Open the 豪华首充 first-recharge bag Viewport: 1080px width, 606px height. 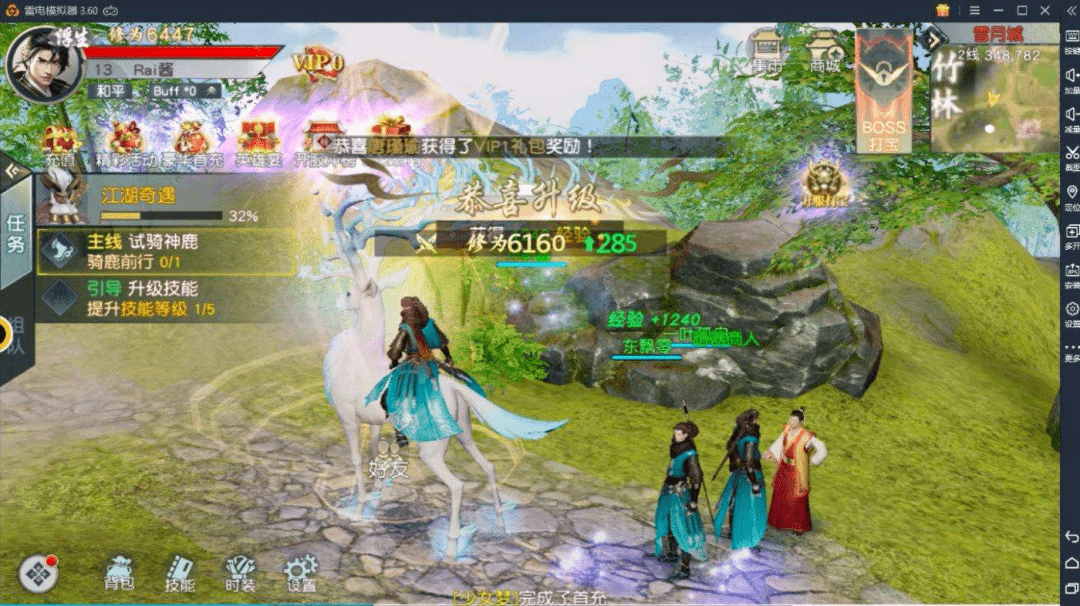tap(192, 143)
